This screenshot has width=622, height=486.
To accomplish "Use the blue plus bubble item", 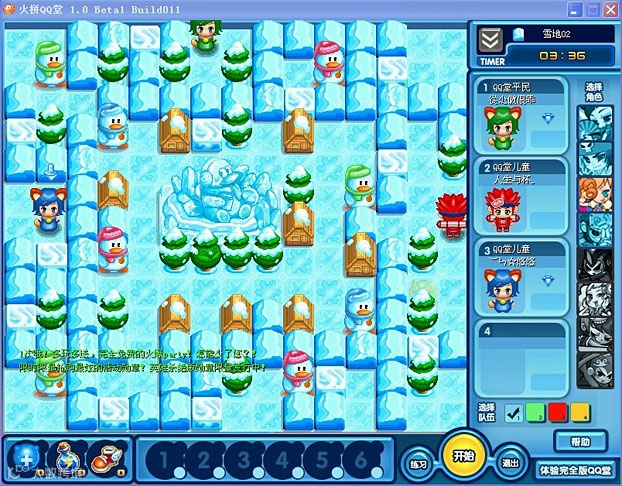I will [24, 457].
